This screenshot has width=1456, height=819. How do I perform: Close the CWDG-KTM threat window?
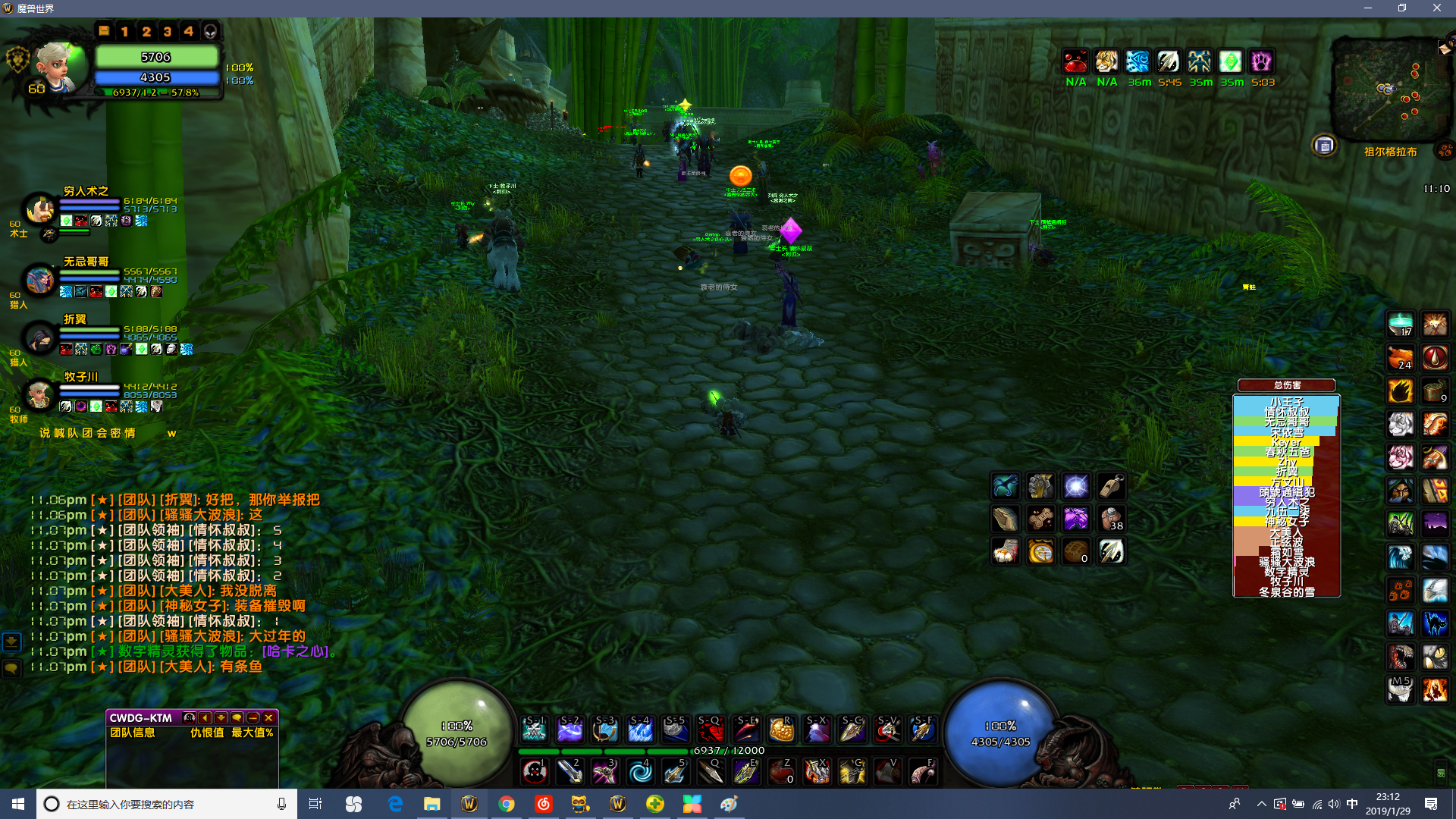pyautogui.click(x=269, y=717)
